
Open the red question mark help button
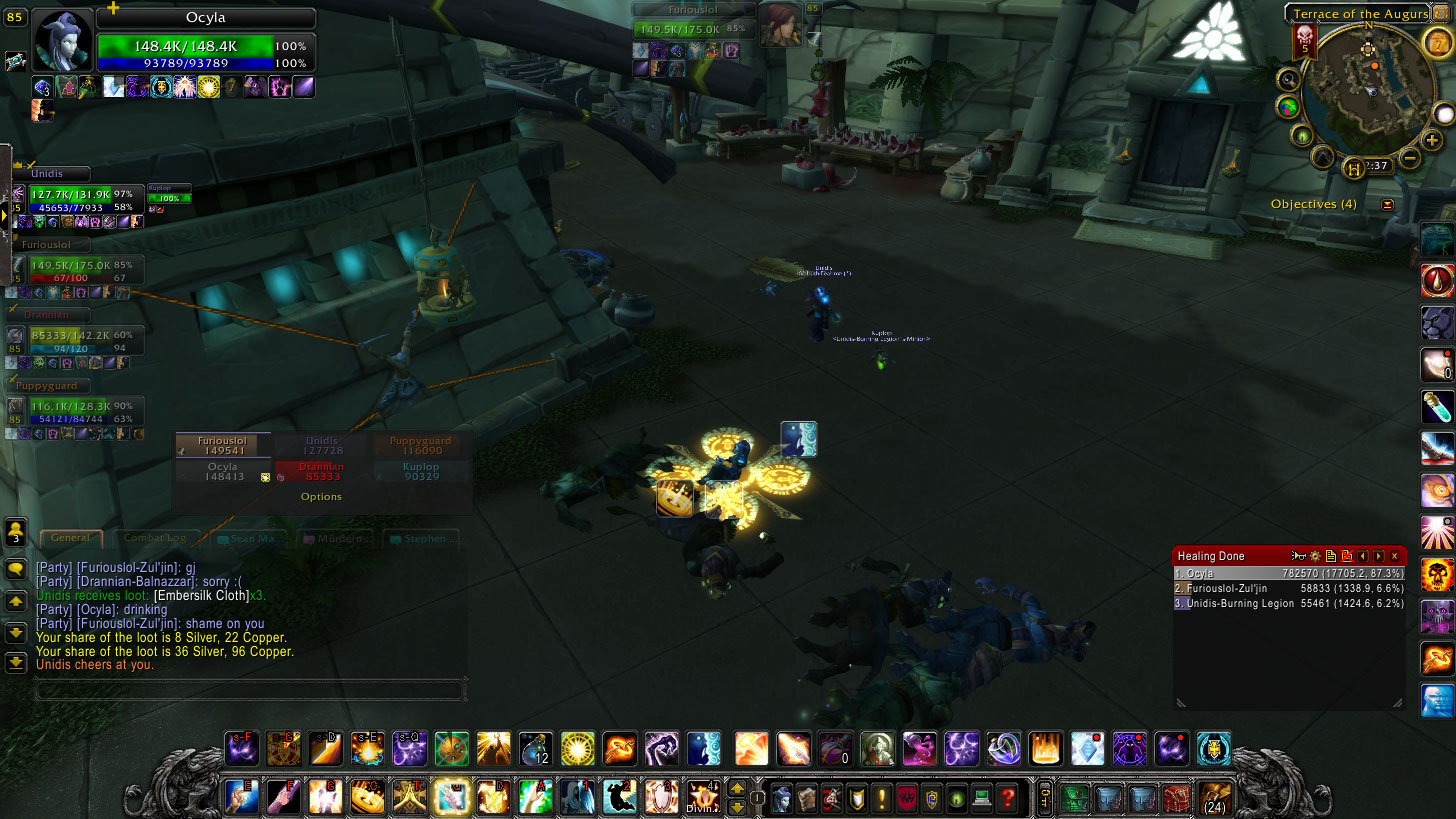pyautogui.click(x=1007, y=798)
